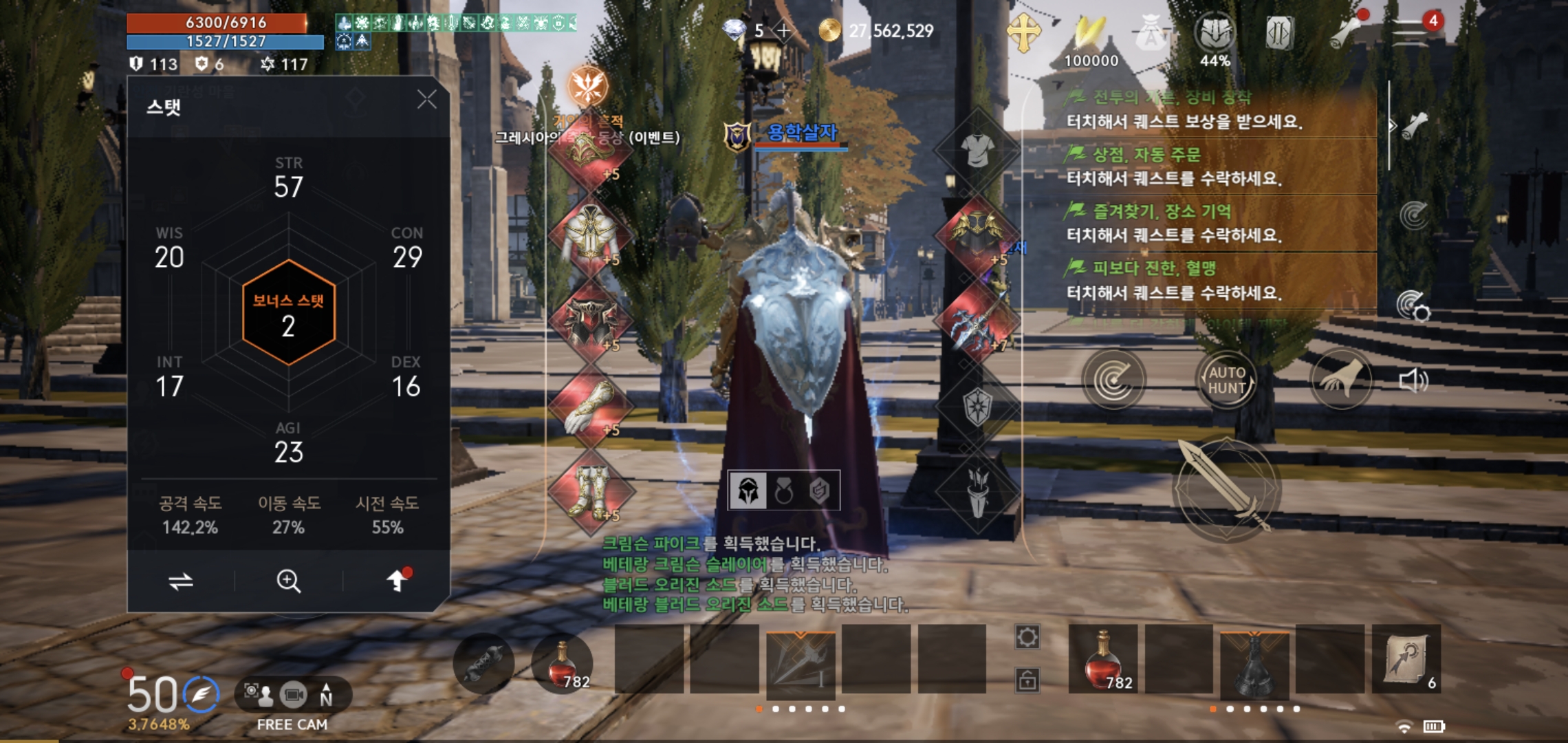Click the hand pickup action button
1568x743 pixels.
point(1340,380)
